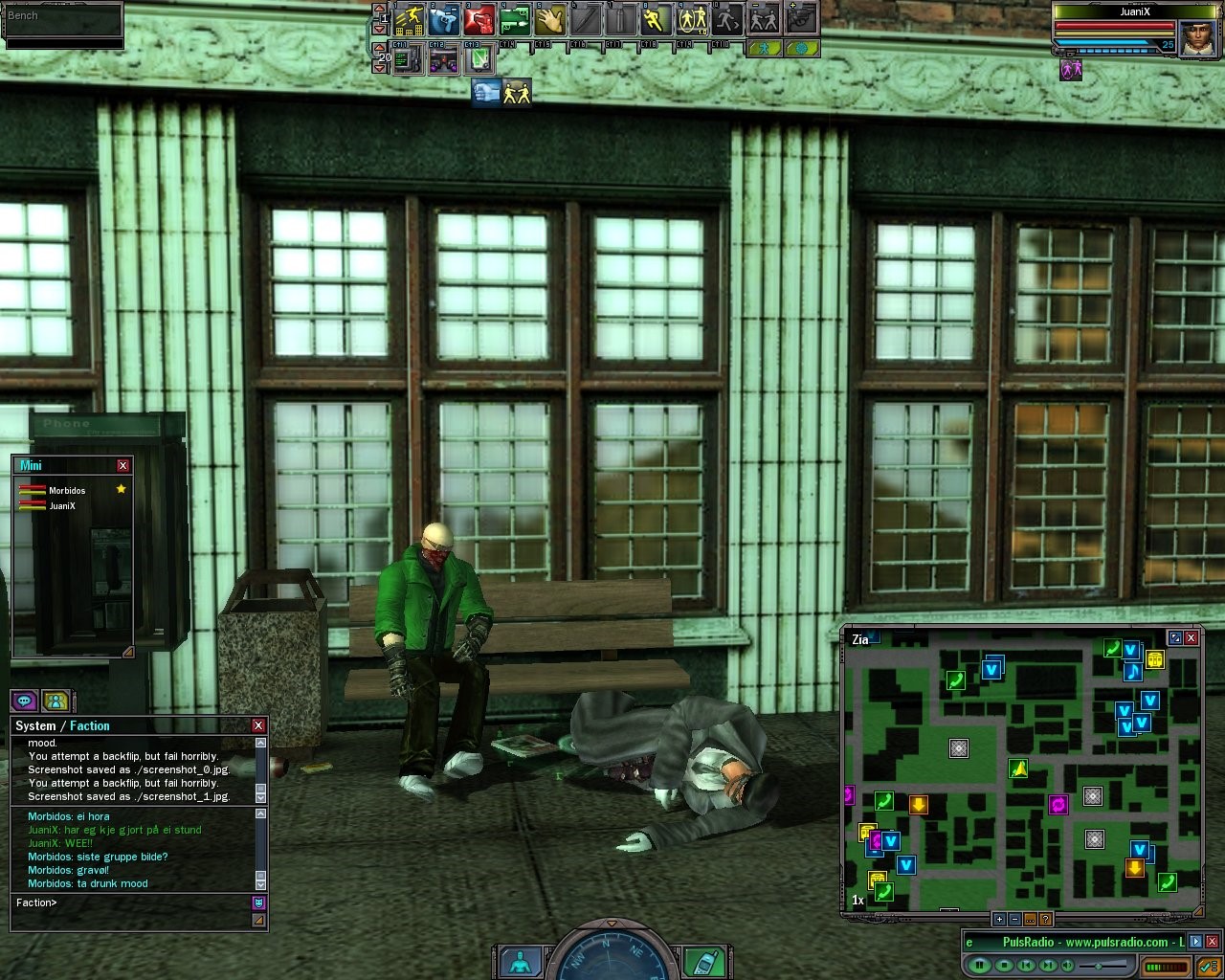Screen dimensions: 1225x980
Task: Open the blue character figure panel button
Action: 521,962
